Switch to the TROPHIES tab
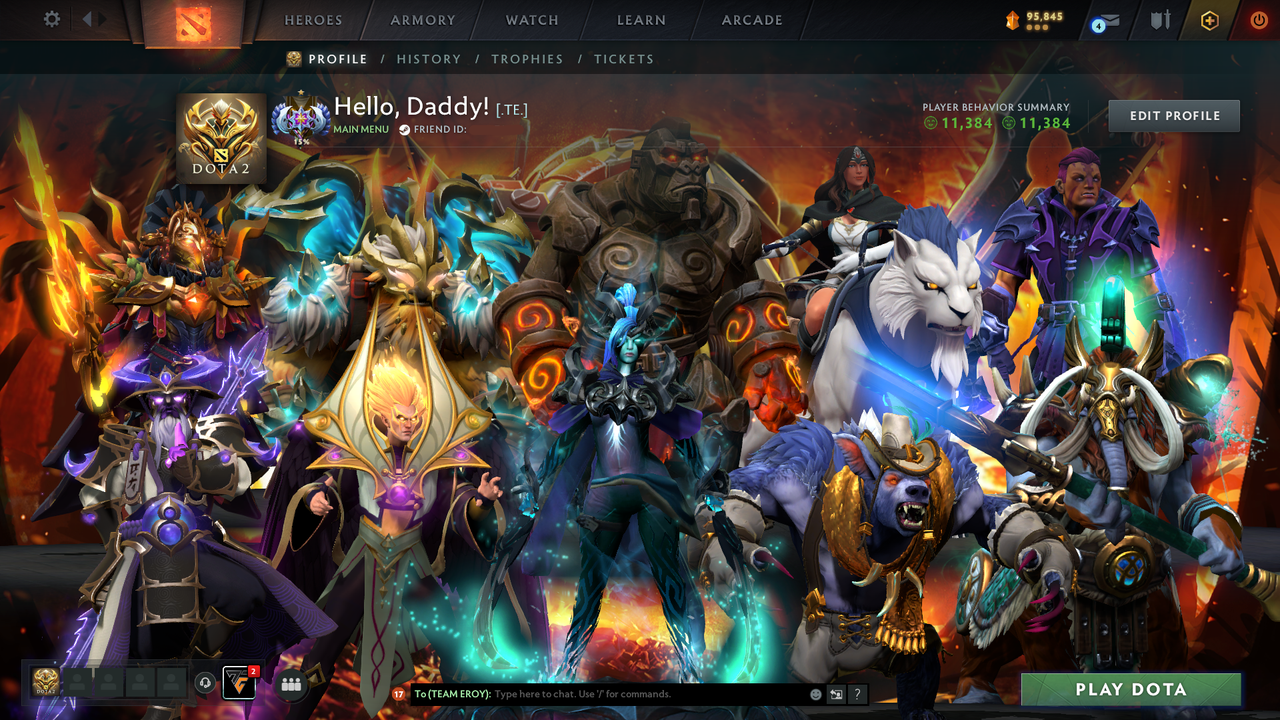The height and width of the screenshot is (720, 1280). [527, 59]
